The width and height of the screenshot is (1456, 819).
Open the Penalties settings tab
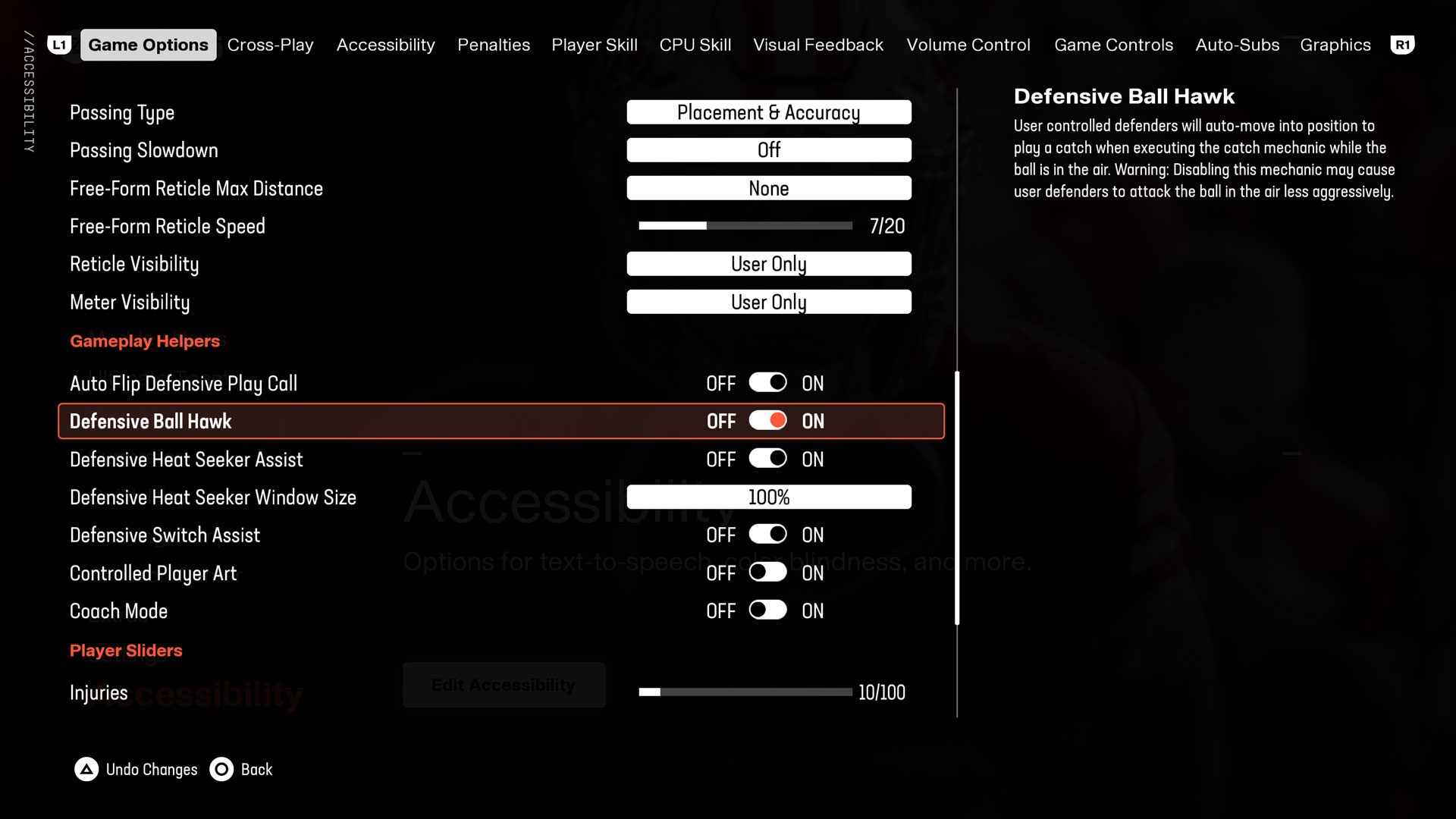pyautogui.click(x=493, y=44)
